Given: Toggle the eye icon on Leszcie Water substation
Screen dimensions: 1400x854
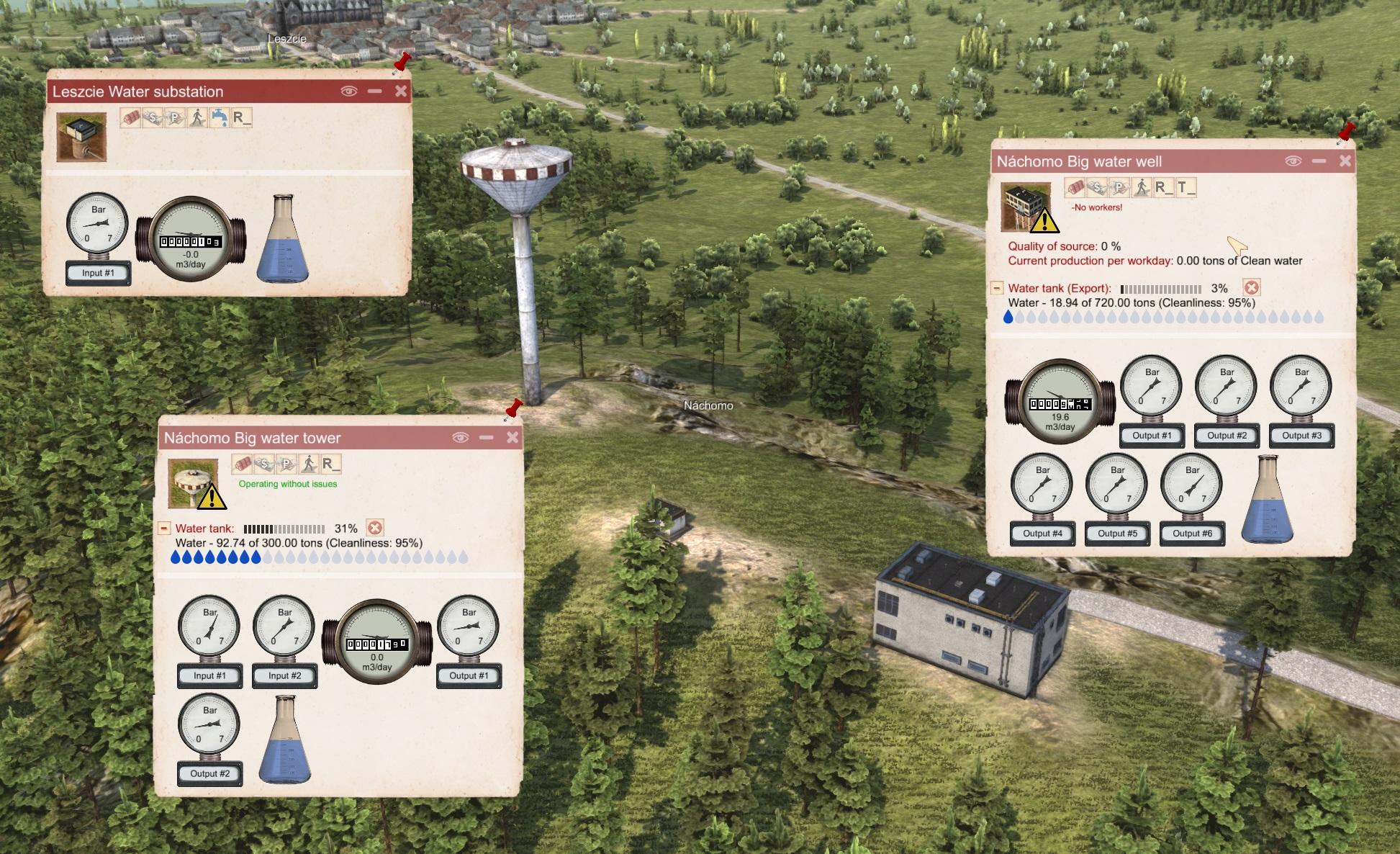Looking at the screenshot, I should pyautogui.click(x=348, y=91).
